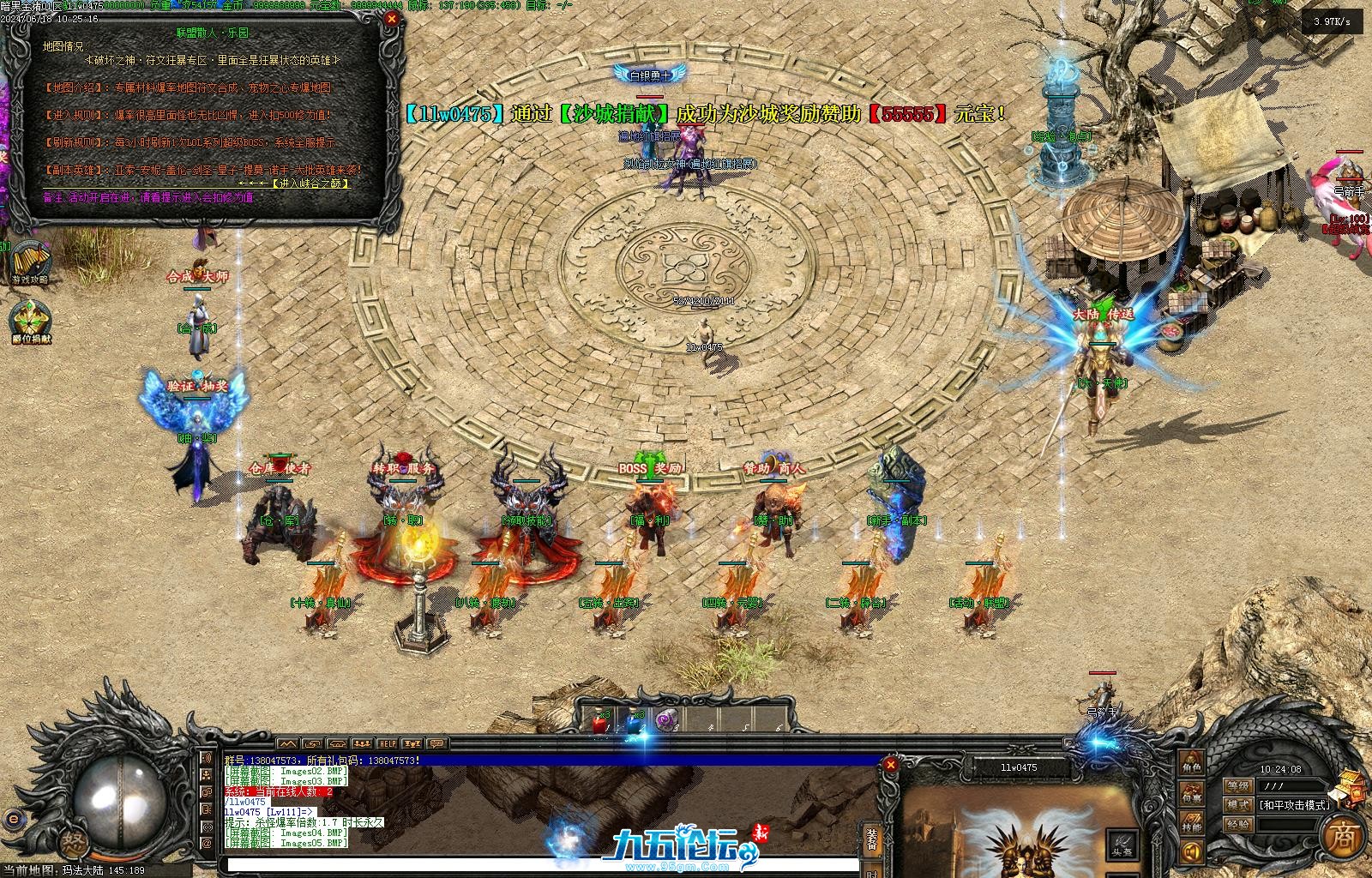The image size is (1372, 878).
Task: Change the 和平攻击模式 attack mode
Action: click(x=1295, y=805)
